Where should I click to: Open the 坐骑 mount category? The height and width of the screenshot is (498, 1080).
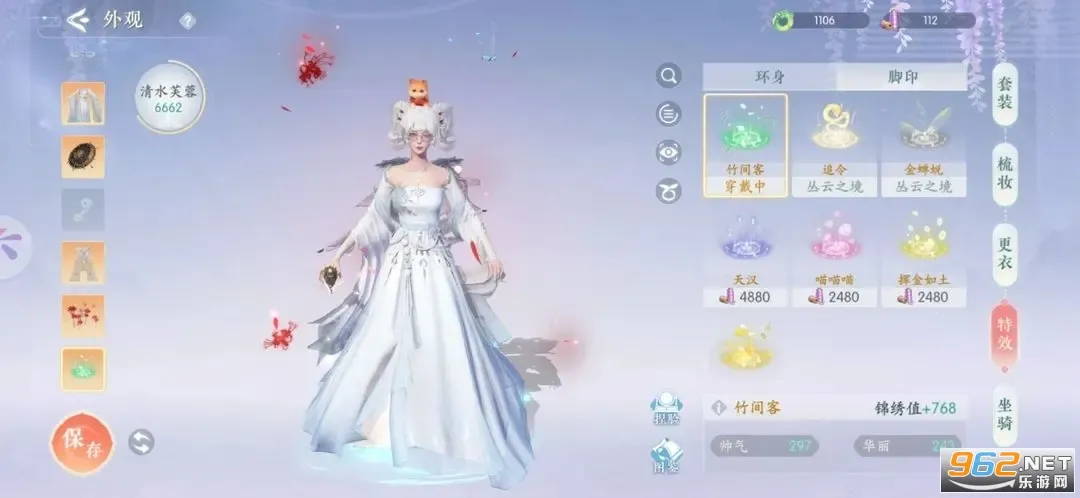point(1005,415)
